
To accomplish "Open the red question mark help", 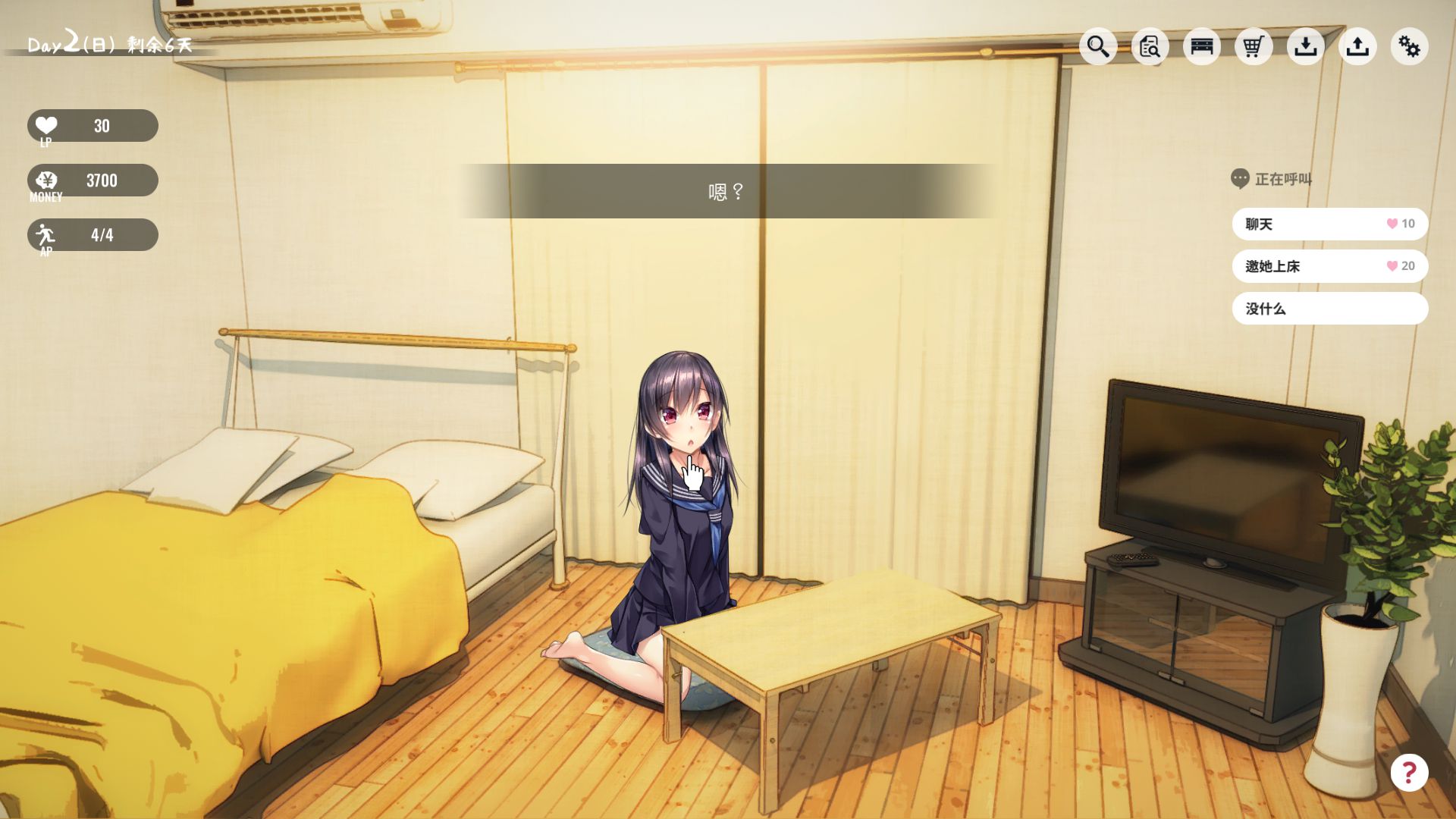I will point(1409,773).
